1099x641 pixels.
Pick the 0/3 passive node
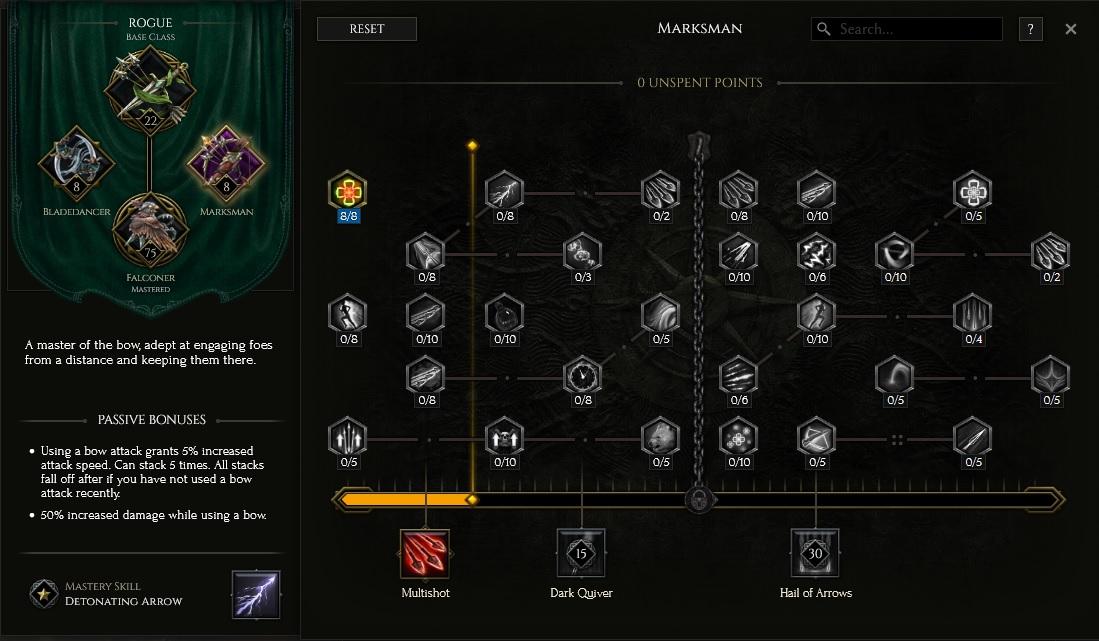582,253
